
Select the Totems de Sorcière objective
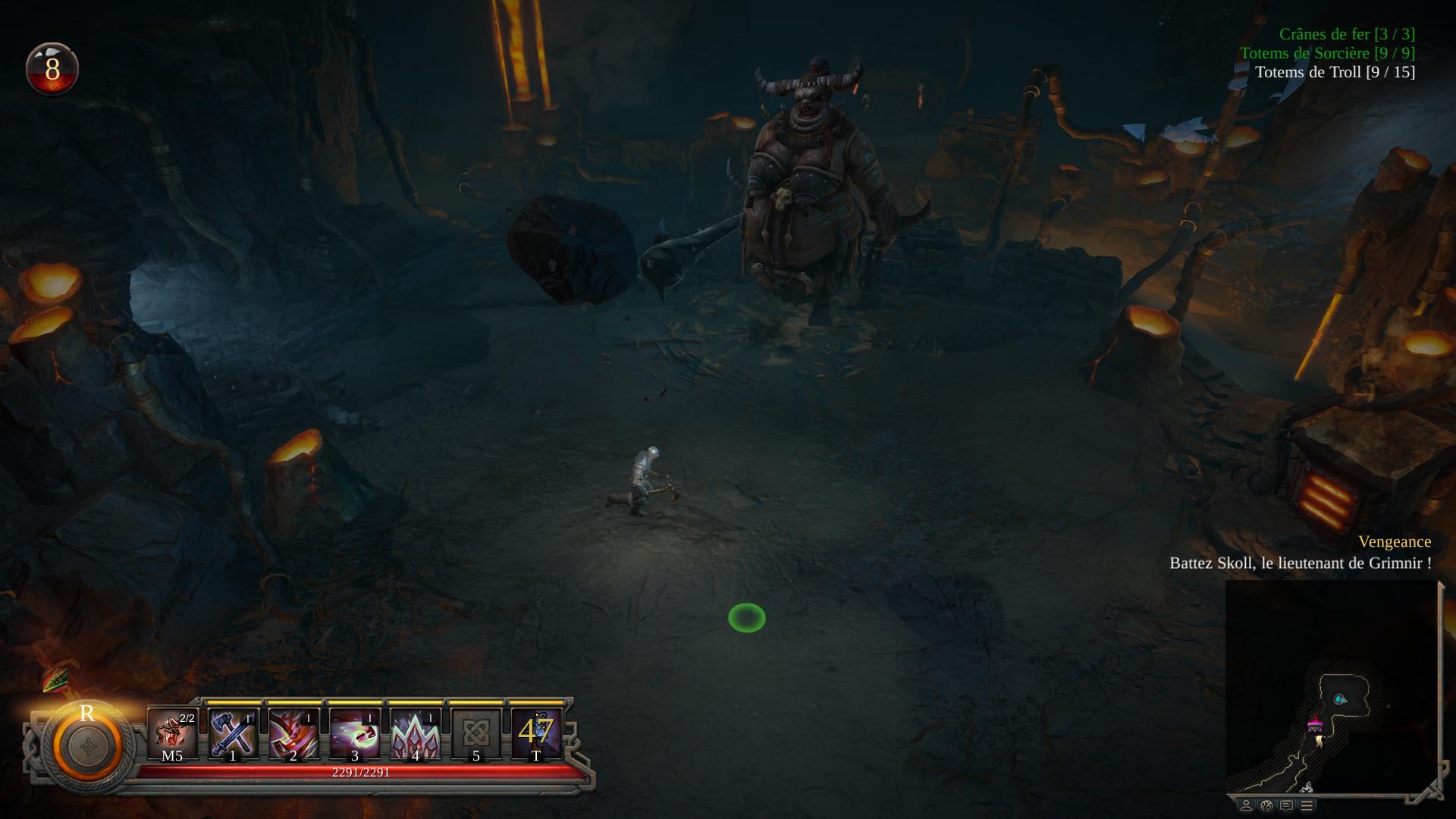tap(1327, 53)
